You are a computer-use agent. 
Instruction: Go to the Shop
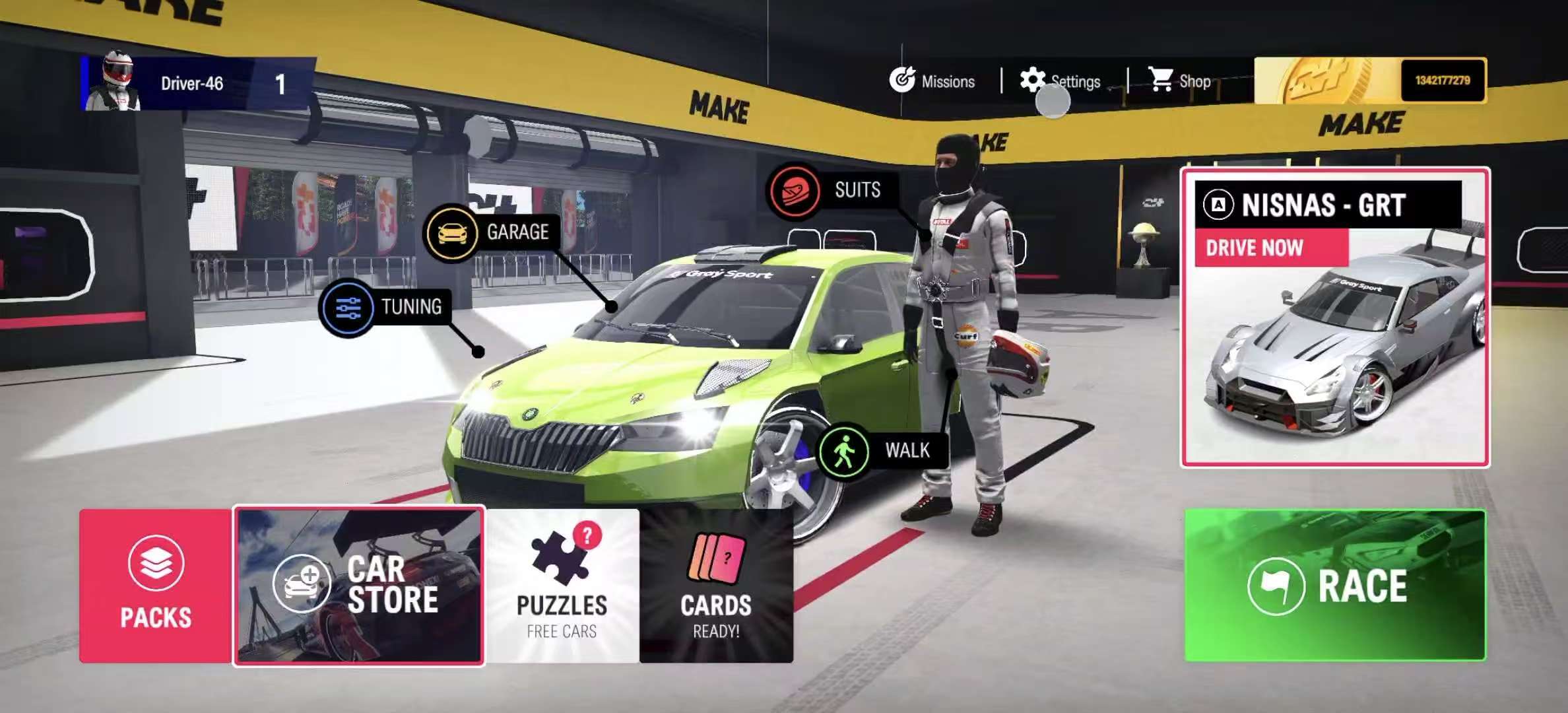pos(1179,81)
